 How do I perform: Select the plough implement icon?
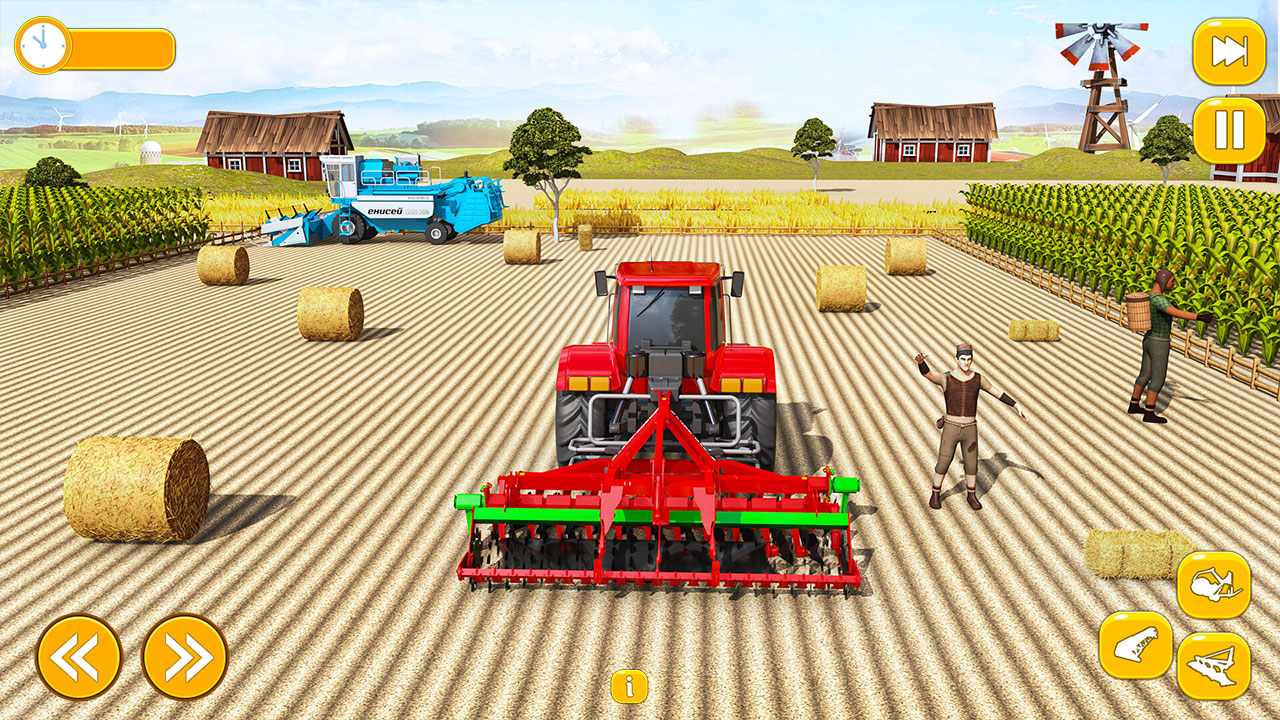[1213, 662]
